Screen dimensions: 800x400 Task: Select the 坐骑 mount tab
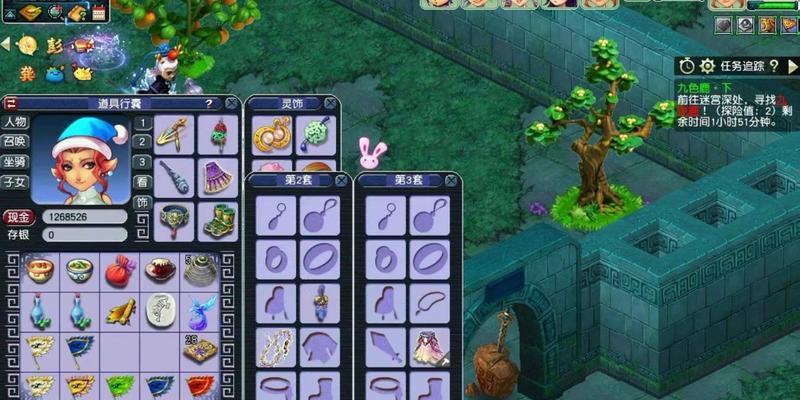(15, 161)
